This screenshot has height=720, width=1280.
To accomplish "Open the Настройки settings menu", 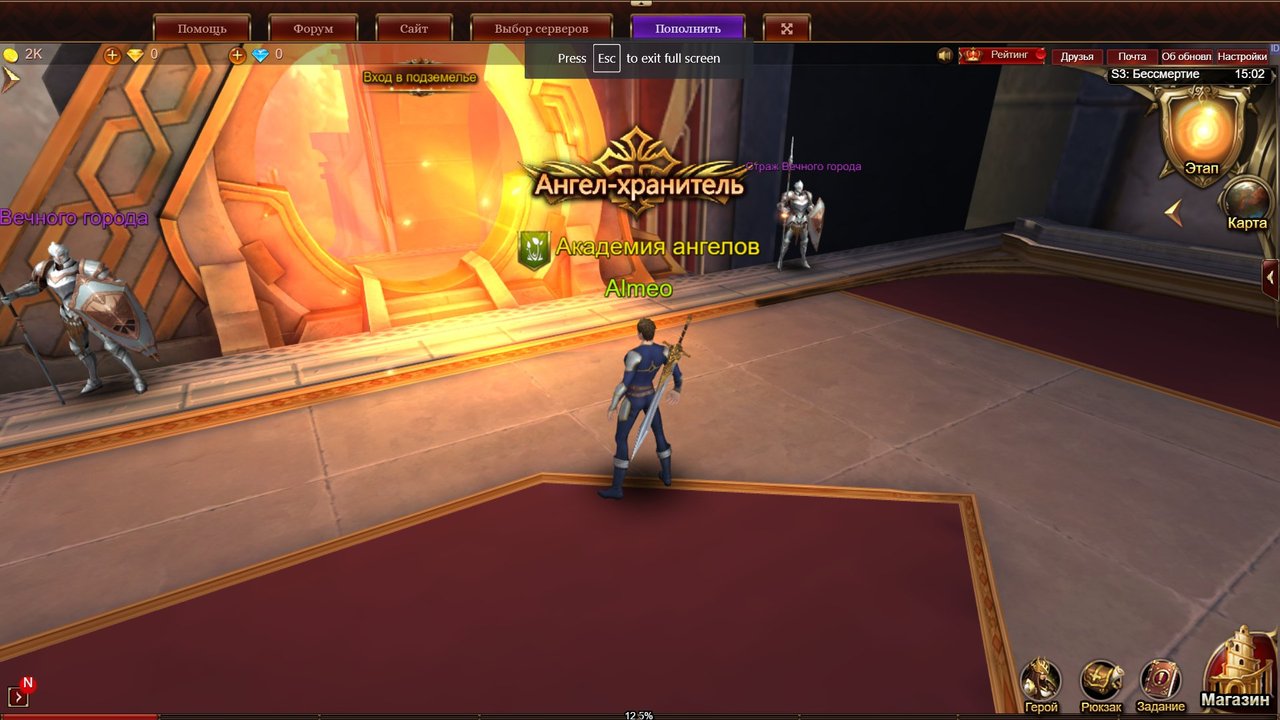I will click(1242, 57).
